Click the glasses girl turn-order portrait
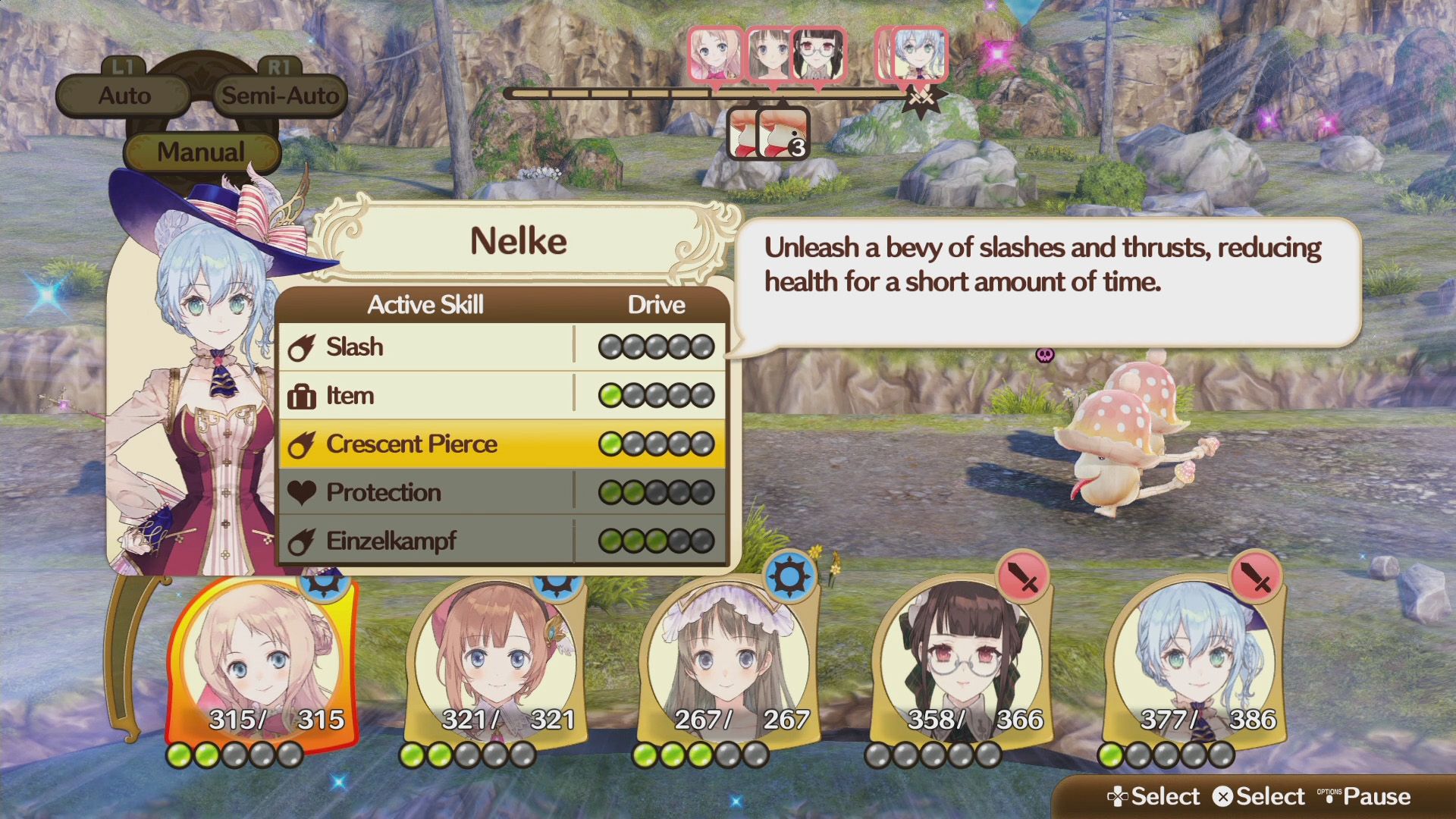Viewport: 1456px width, 819px height. click(818, 54)
